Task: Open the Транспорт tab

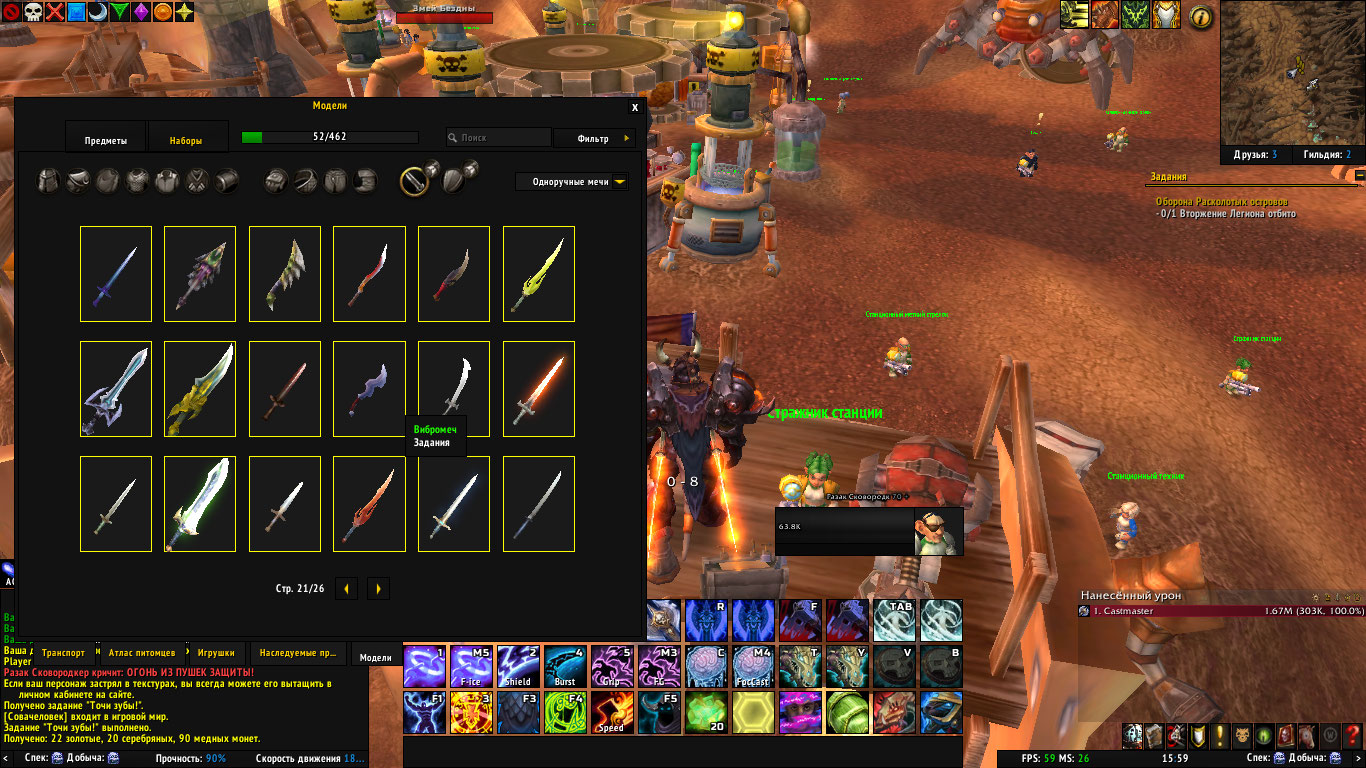Action: (x=63, y=653)
